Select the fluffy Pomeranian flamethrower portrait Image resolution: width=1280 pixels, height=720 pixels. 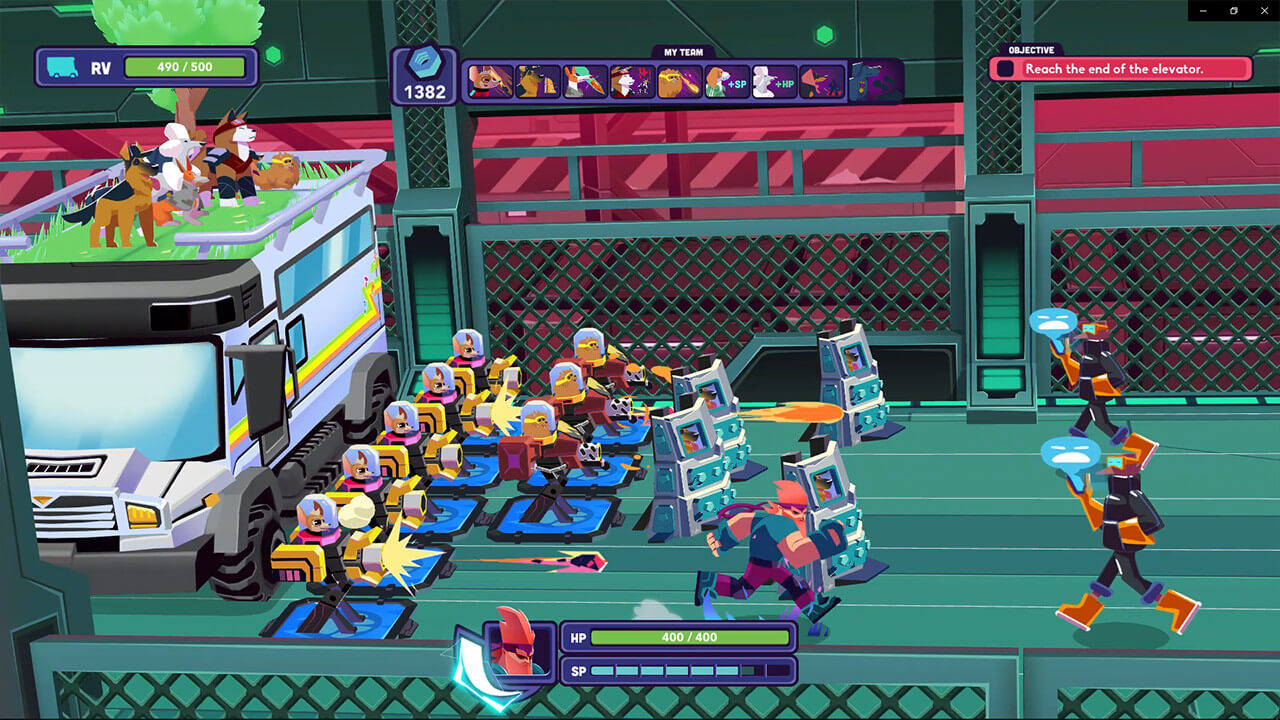[682, 80]
